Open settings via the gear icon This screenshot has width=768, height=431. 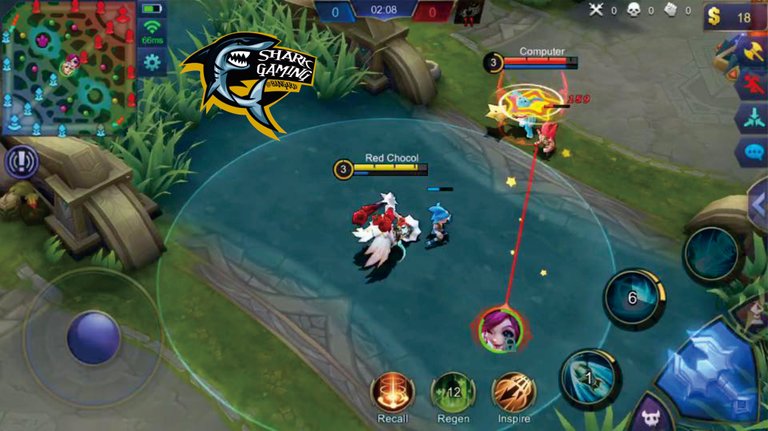153,63
